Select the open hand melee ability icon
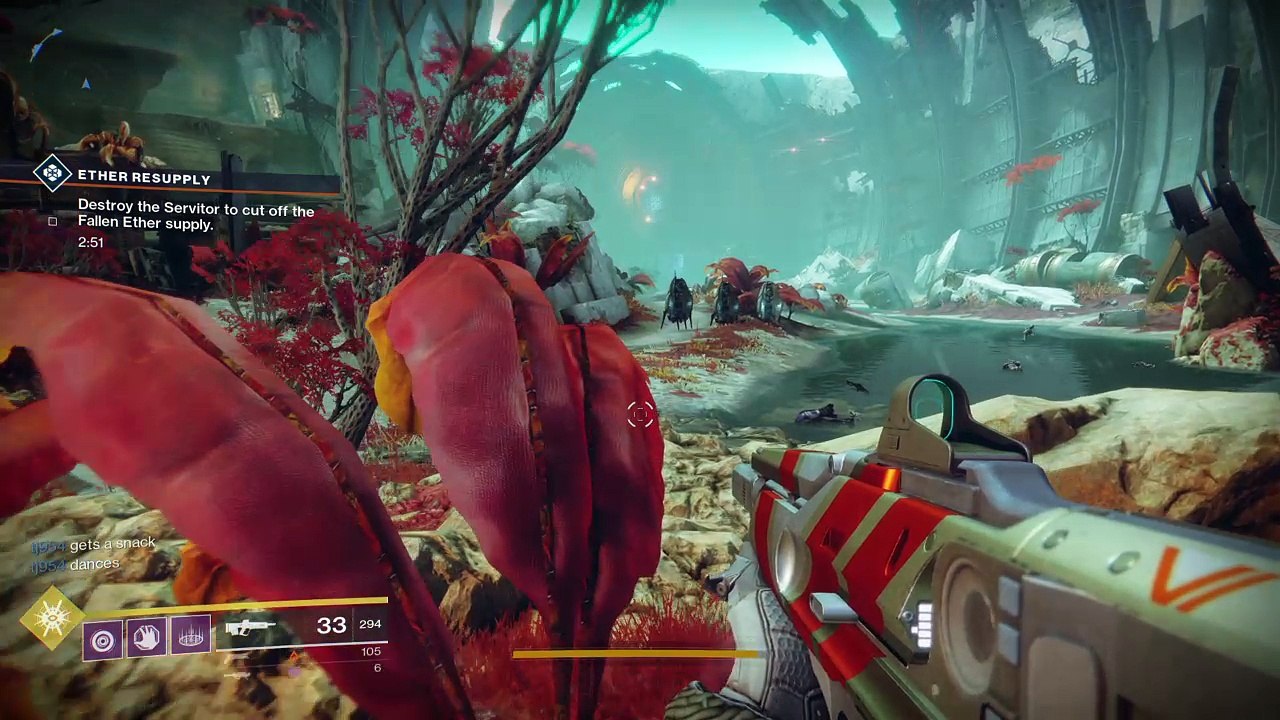This screenshot has height=720, width=1280. tap(146, 636)
